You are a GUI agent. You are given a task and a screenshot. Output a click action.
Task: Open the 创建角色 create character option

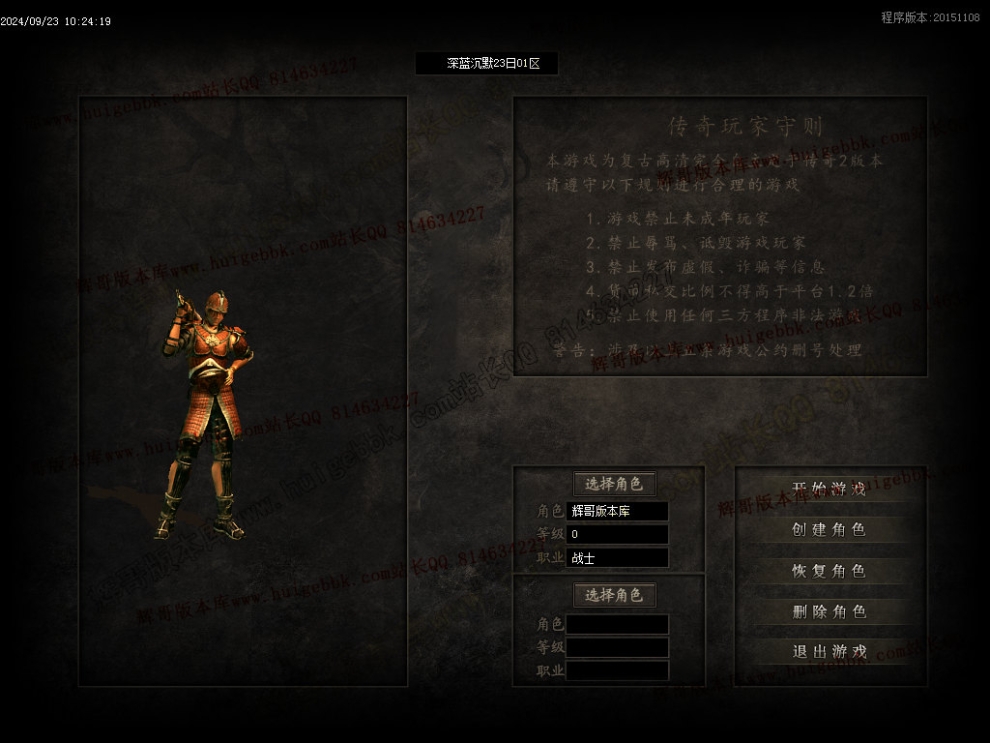click(828, 530)
